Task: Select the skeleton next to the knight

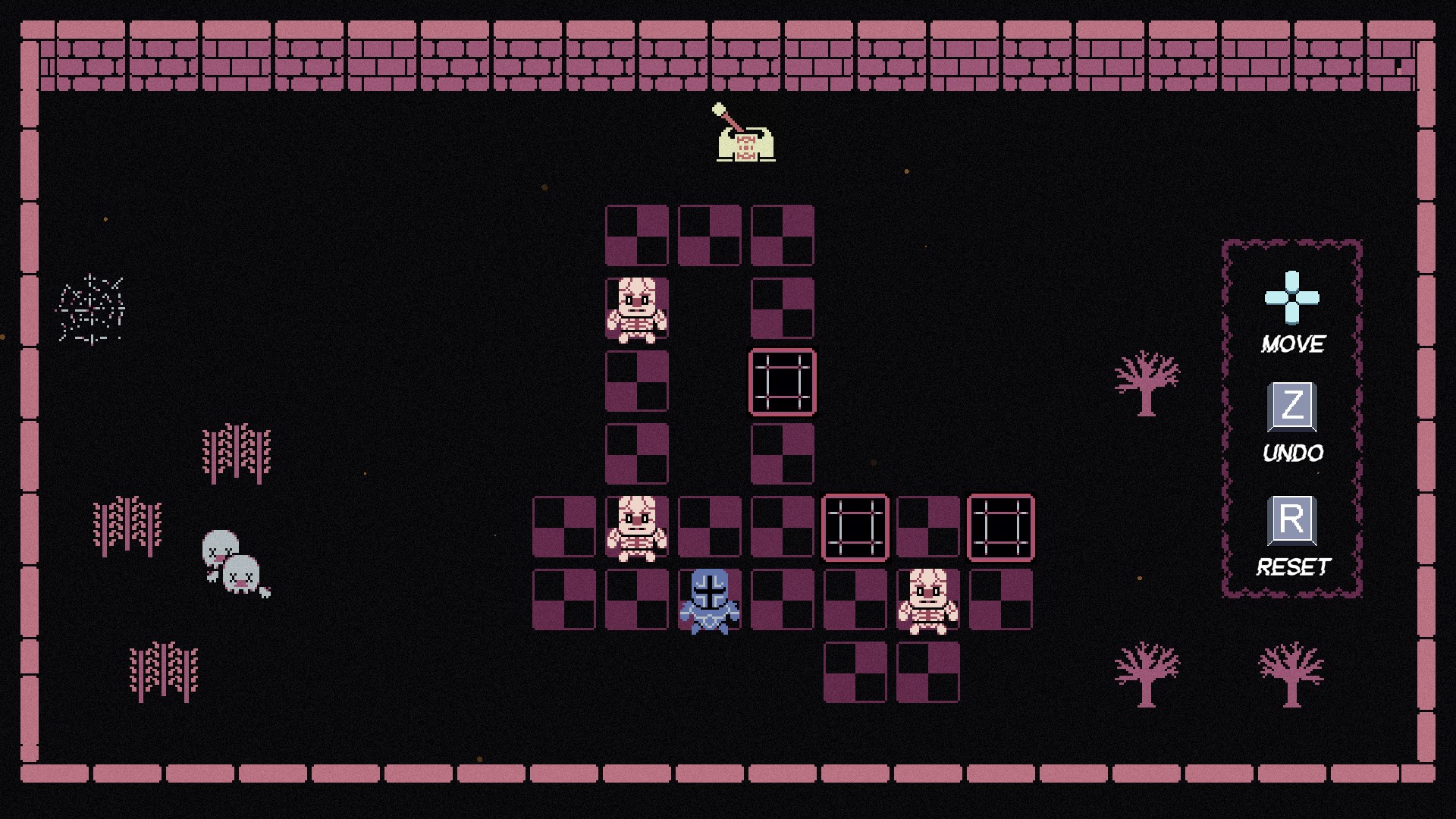Action: (x=635, y=529)
